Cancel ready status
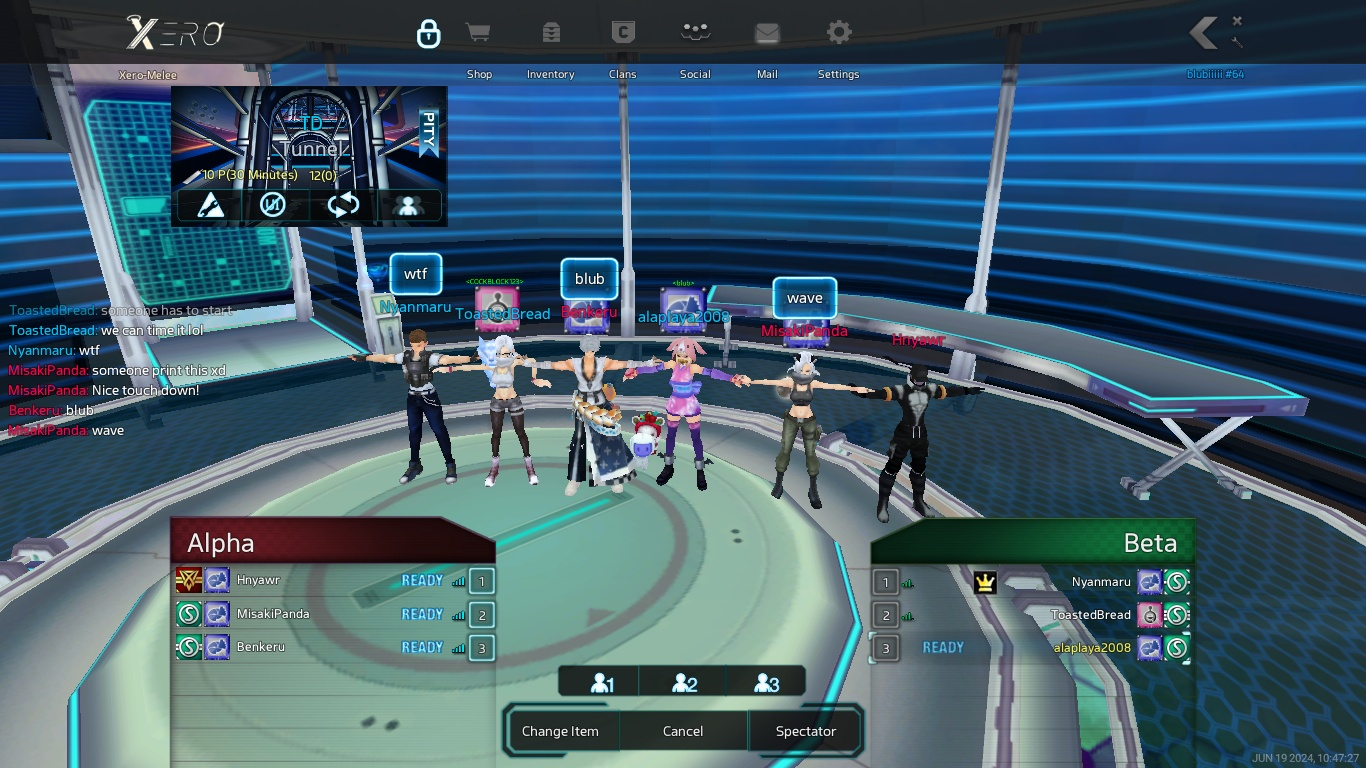The height and width of the screenshot is (768, 1366). click(x=683, y=731)
